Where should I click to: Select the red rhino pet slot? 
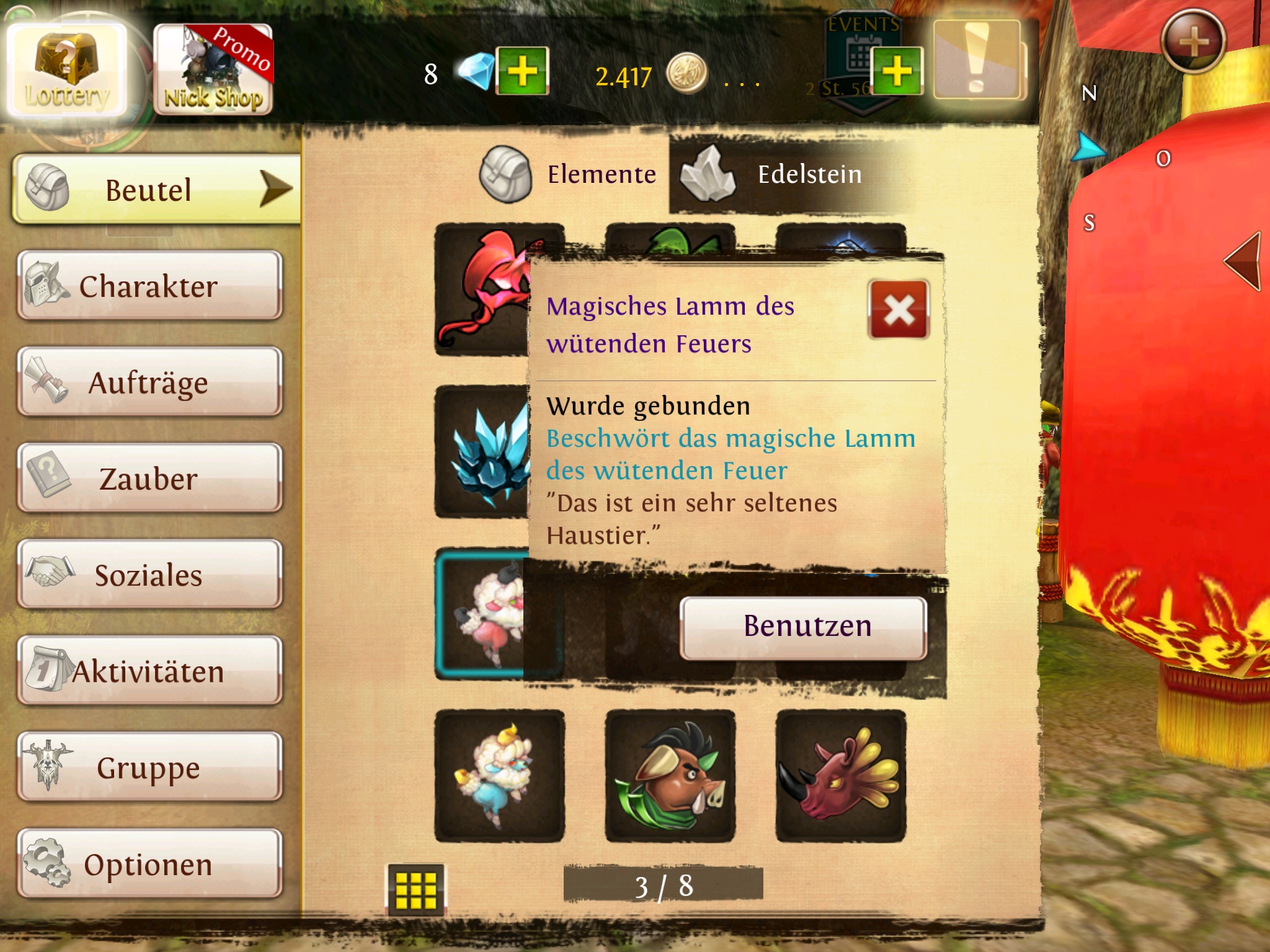pos(841,775)
